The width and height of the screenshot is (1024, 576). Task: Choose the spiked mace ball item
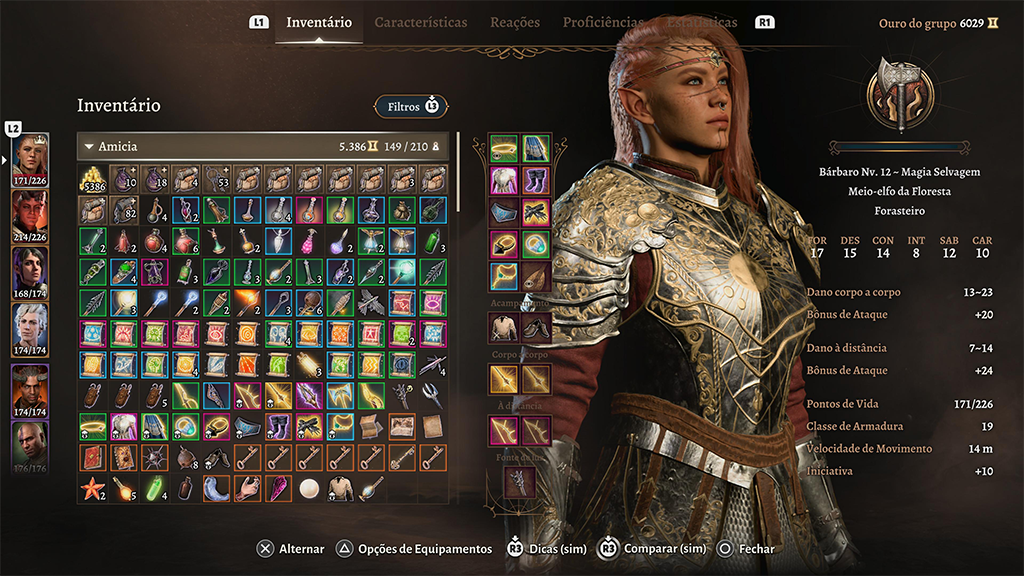pos(156,457)
